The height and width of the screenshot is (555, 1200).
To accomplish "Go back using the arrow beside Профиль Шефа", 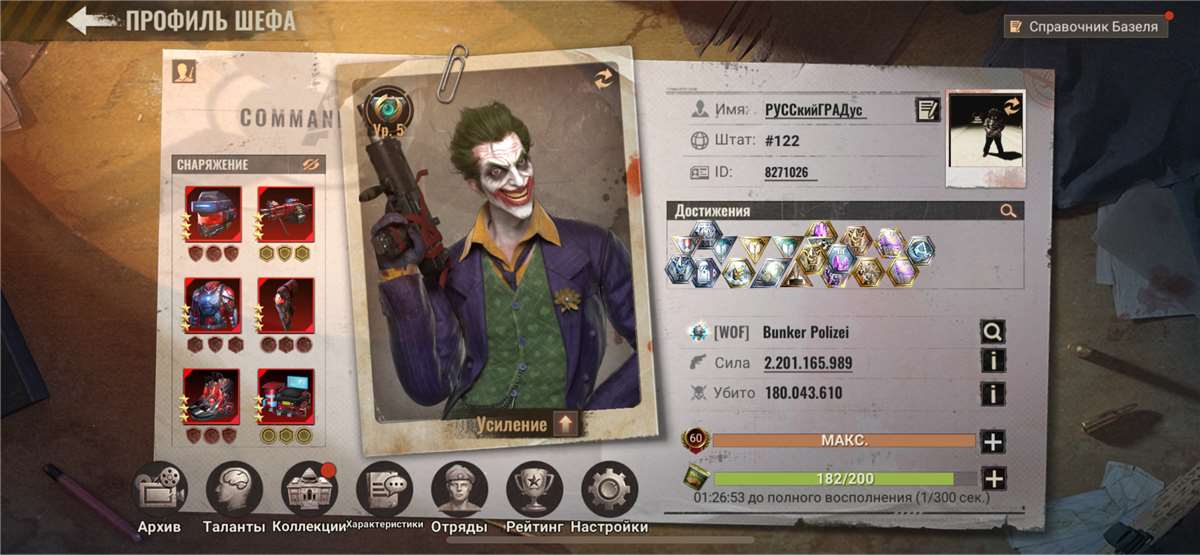I will point(87,20).
